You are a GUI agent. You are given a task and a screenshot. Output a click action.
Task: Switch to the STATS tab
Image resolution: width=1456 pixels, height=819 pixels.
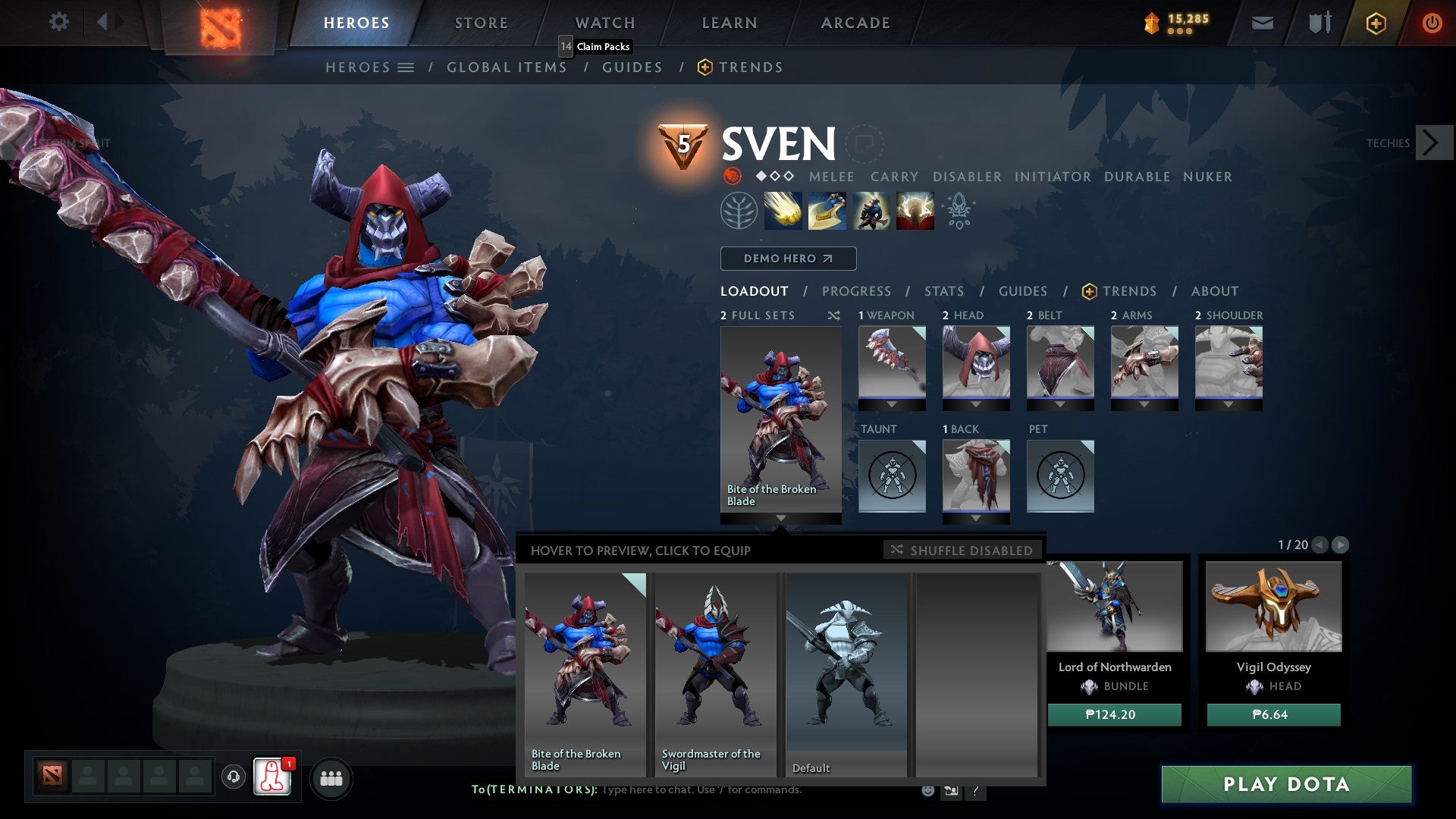(943, 290)
